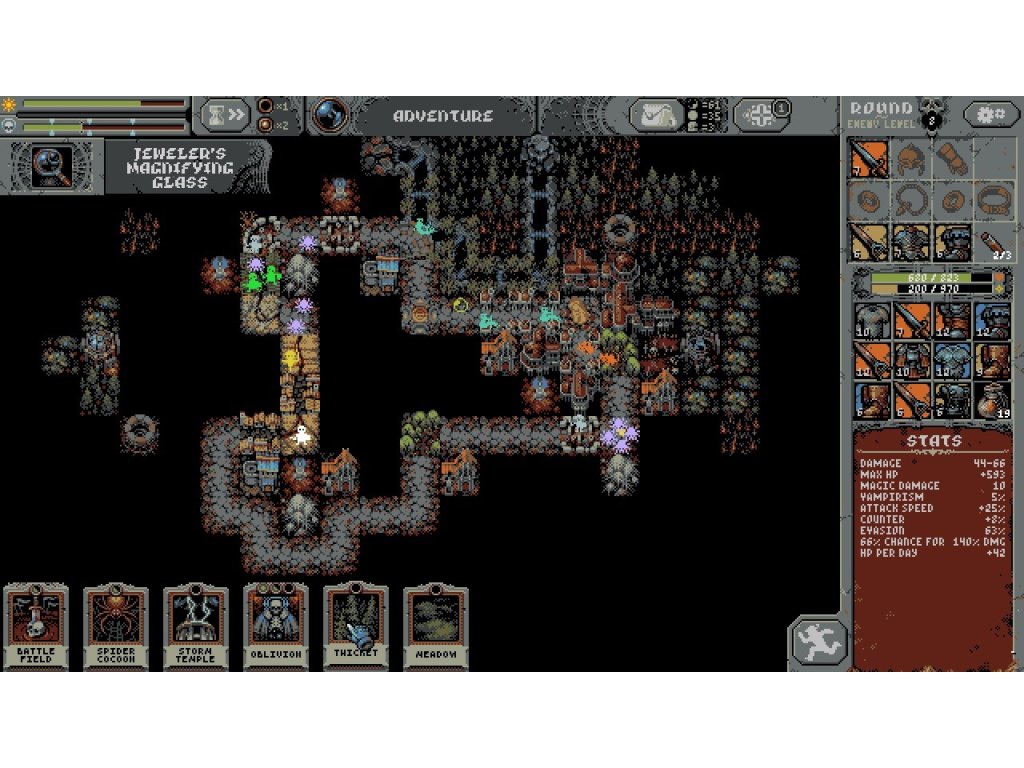Open the settings gear button
The width and height of the screenshot is (1024, 768).
click(991, 114)
